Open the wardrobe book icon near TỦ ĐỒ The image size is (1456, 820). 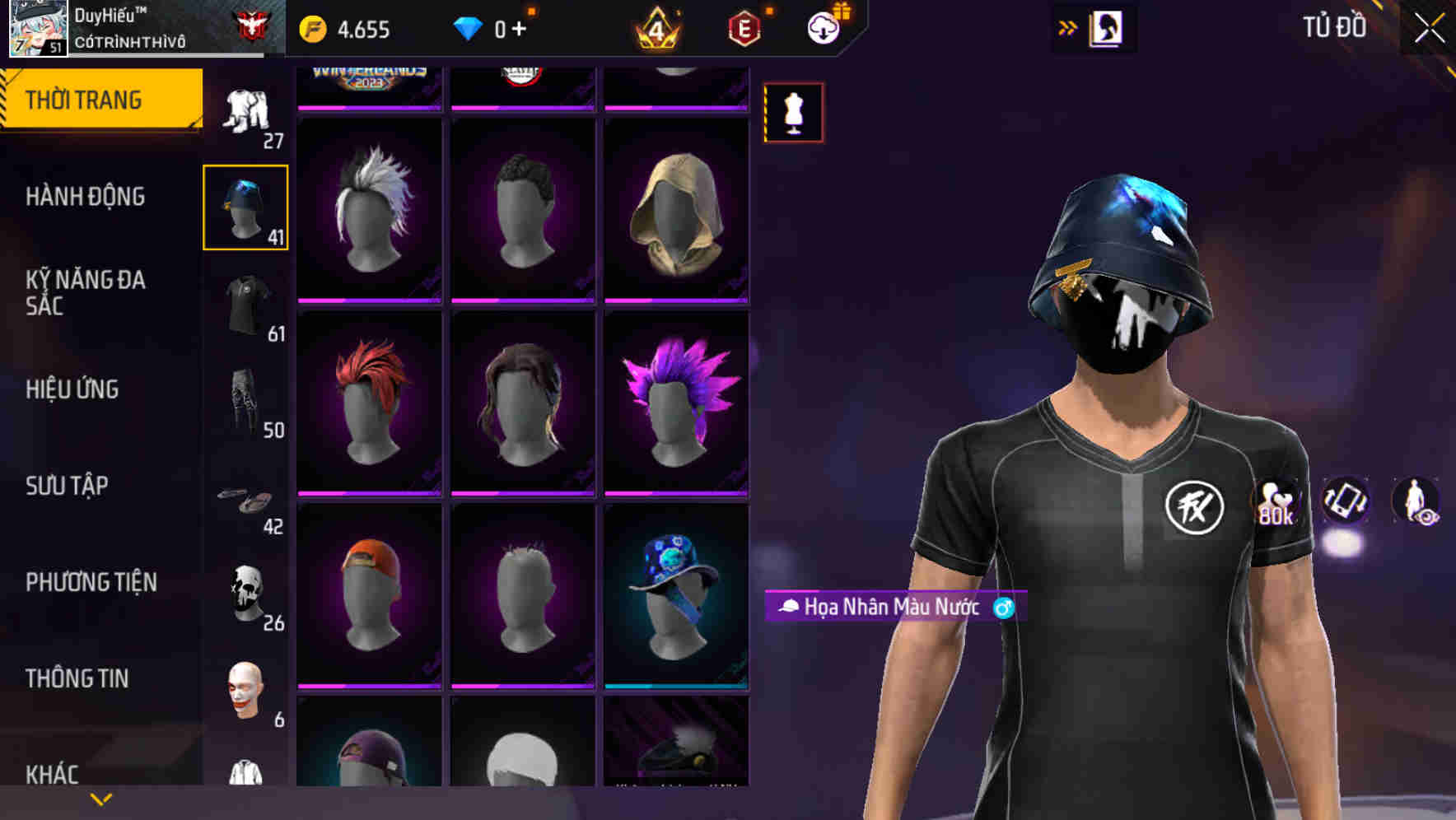(1104, 27)
